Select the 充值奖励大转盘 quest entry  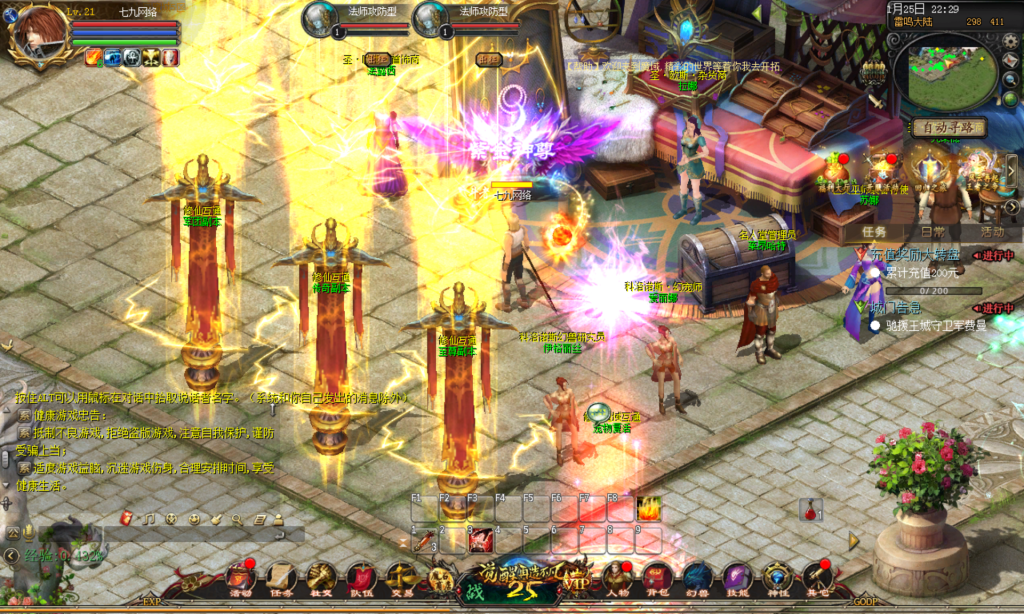click(914, 256)
